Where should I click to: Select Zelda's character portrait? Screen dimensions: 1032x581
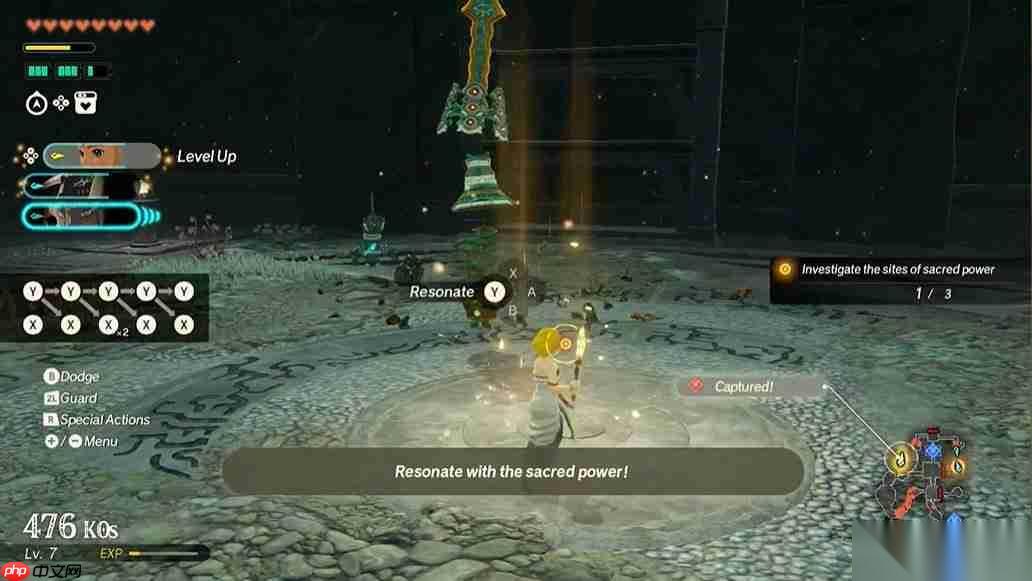tap(101, 156)
